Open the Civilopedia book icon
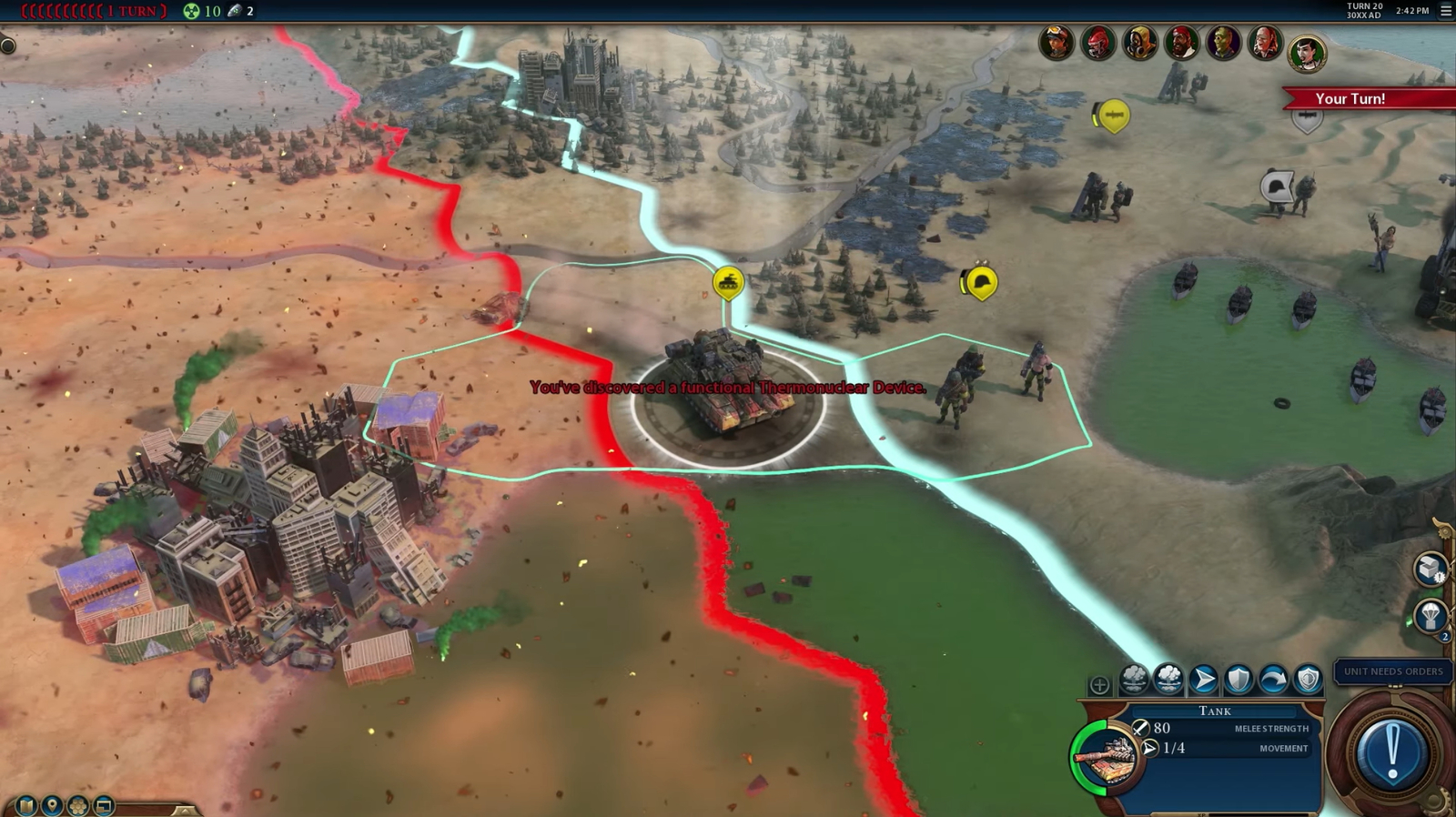This screenshot has height=817, width=1456. [25, 805]
